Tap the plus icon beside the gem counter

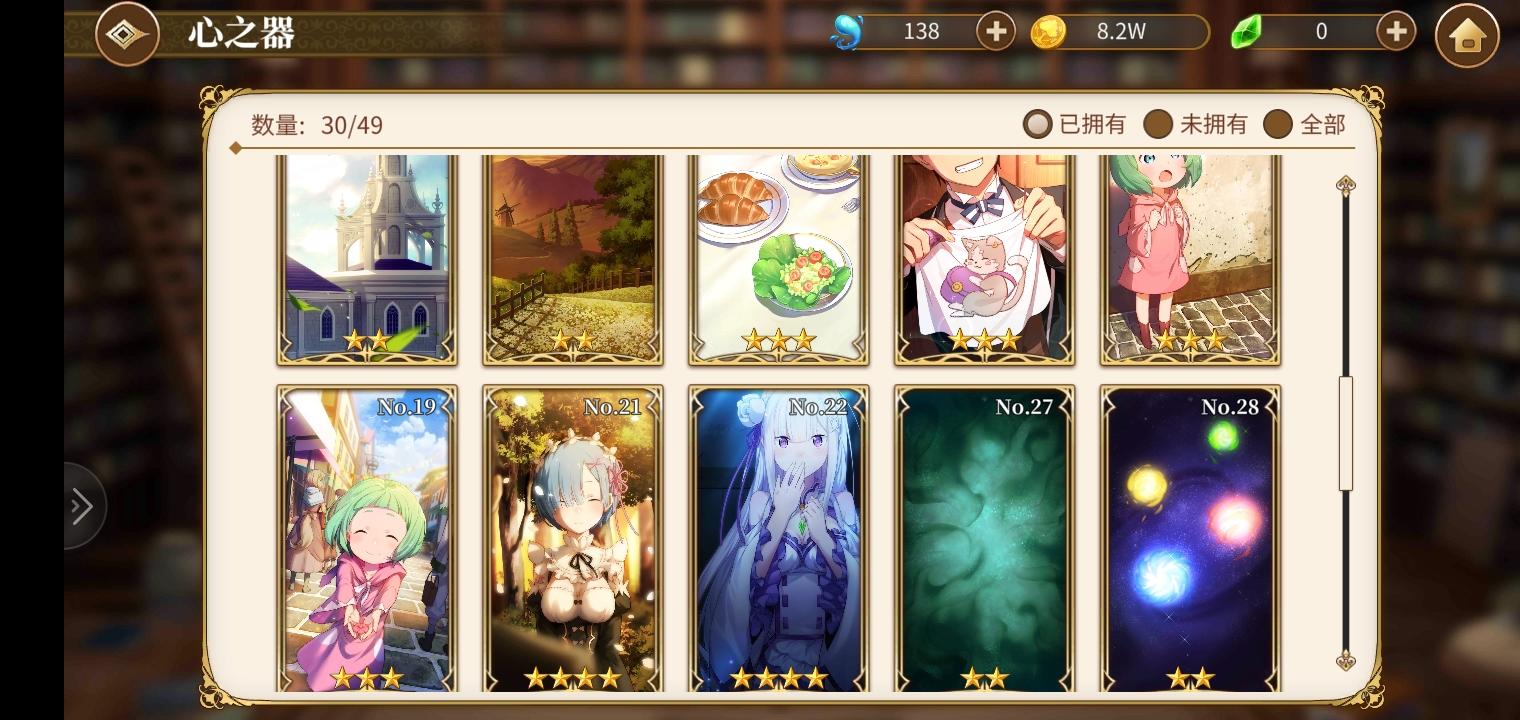pos(1394,31)
